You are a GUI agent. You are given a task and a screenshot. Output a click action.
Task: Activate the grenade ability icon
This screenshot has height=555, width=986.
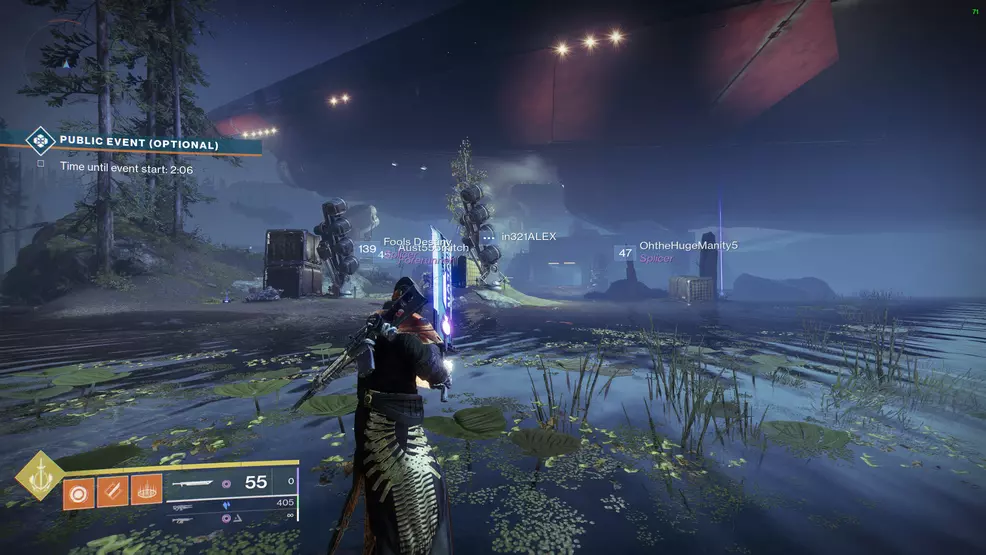pyautogui.click(x=79, y=491)
